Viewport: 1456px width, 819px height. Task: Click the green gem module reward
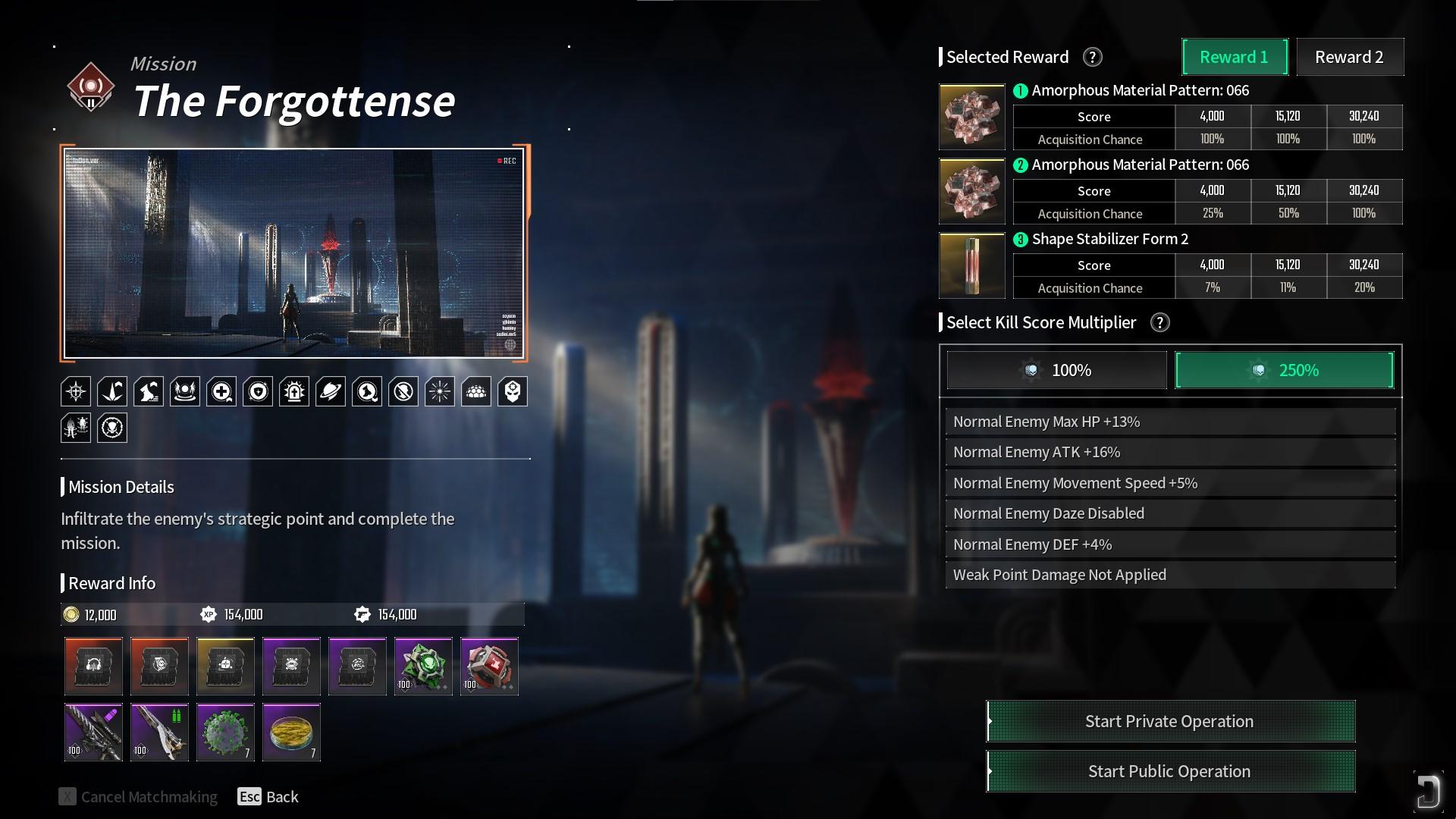click(423, 666)
